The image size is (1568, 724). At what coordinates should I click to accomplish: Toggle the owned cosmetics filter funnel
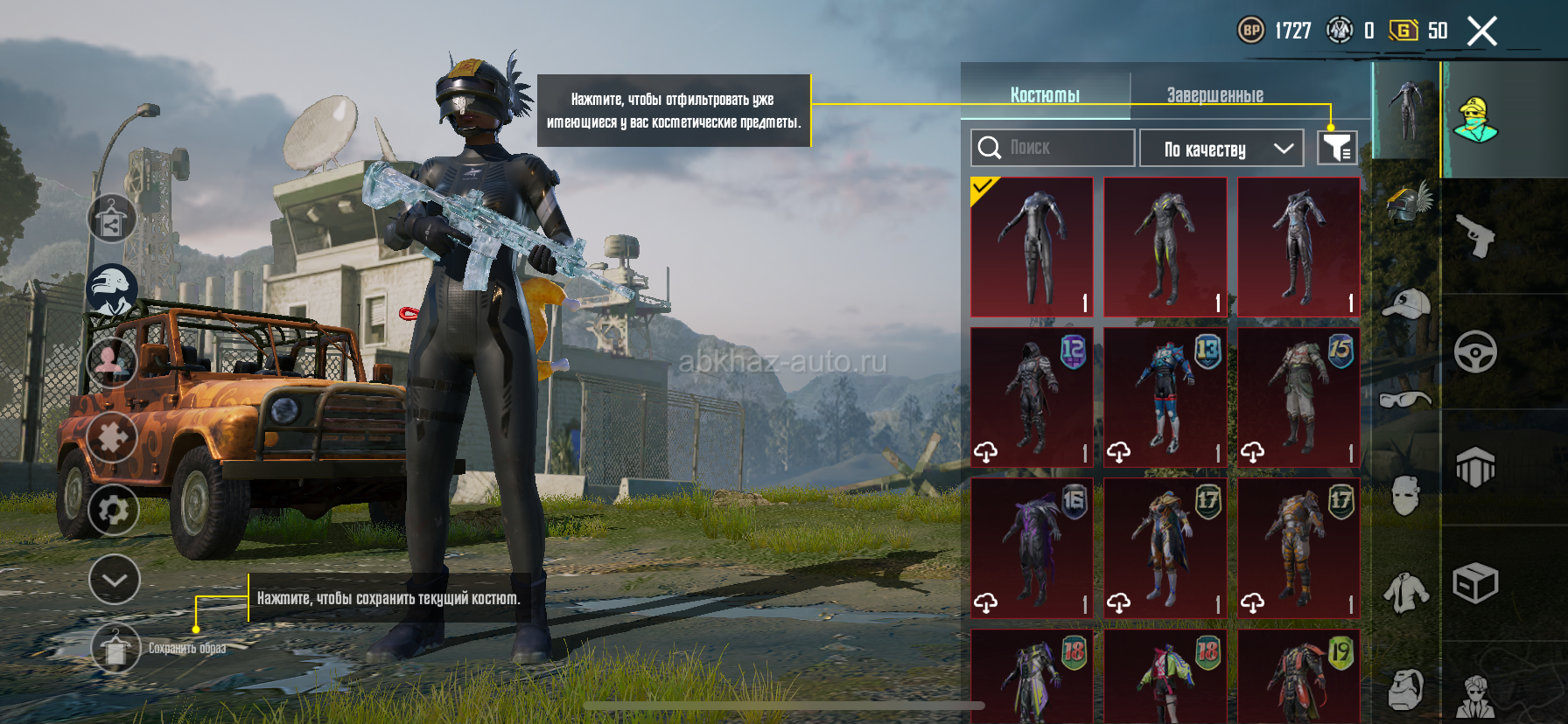pyautogui.click(x=1336, y=148)
